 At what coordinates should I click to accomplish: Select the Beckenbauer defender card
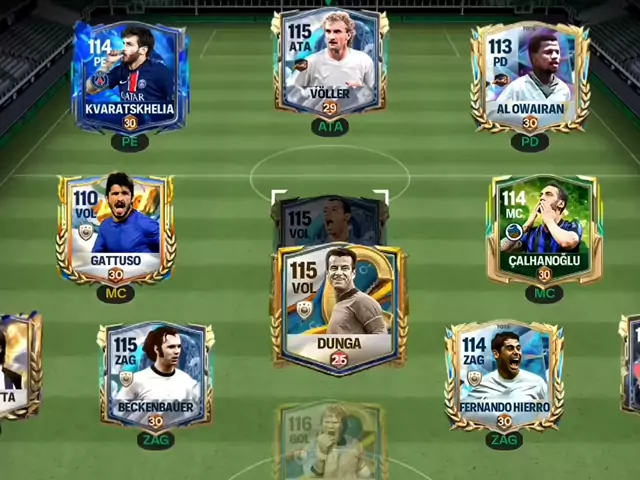pyautogui.click(x=155, y=374)
